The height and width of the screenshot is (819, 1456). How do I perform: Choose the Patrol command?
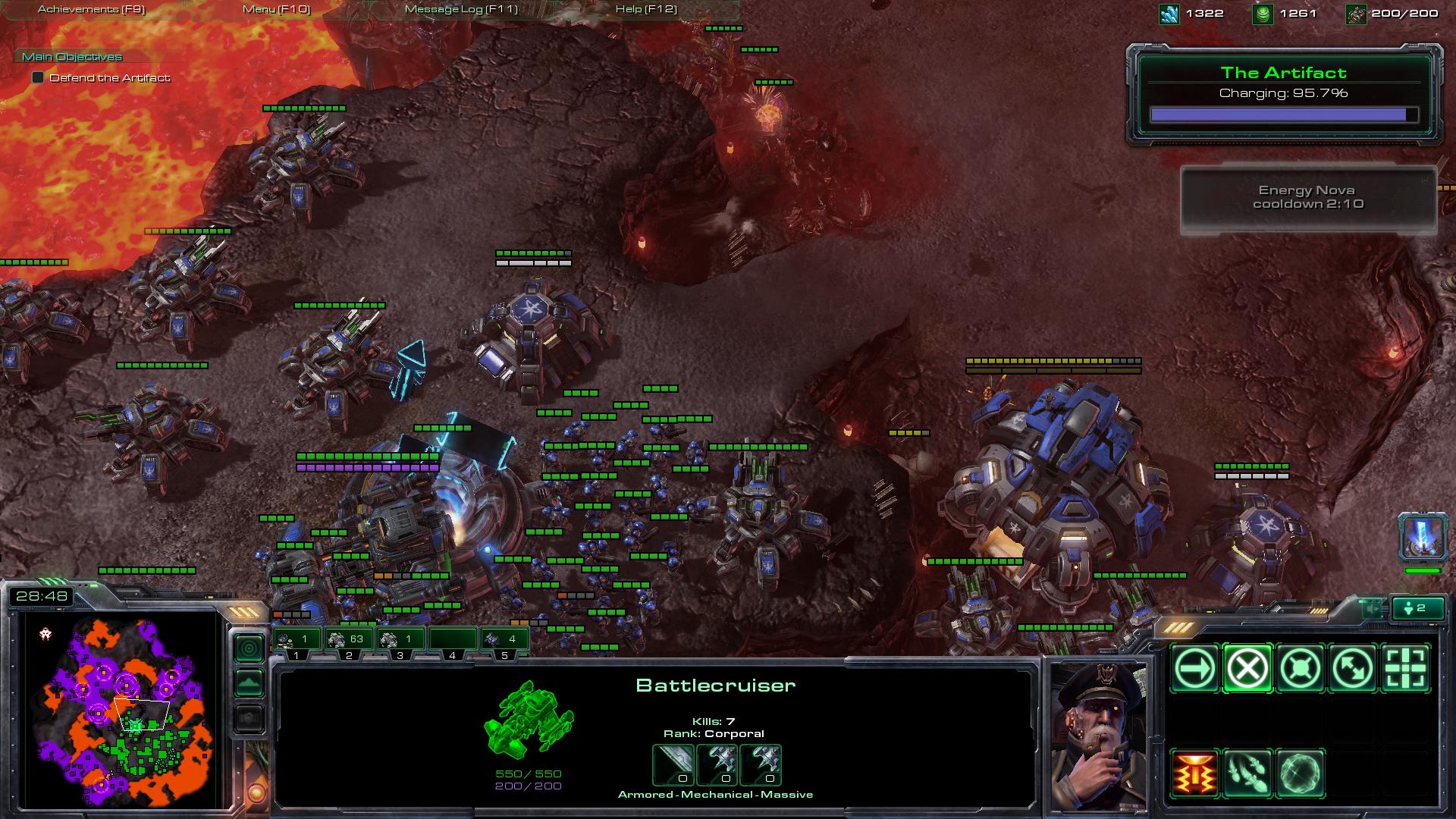pyautogui.click(x=1353, y=669)
